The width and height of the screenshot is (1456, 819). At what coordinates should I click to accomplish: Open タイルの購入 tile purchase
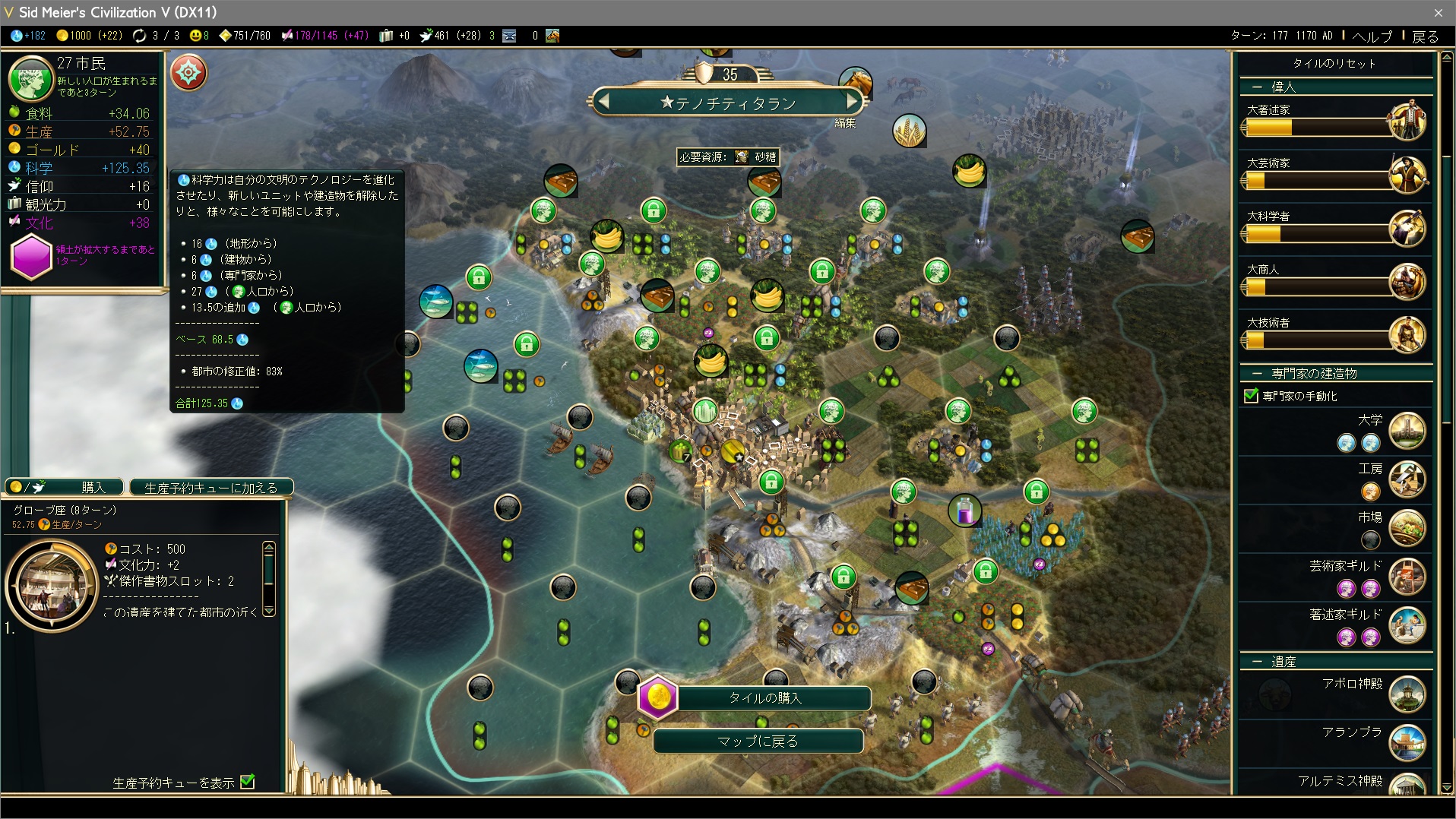pos(764,697)
